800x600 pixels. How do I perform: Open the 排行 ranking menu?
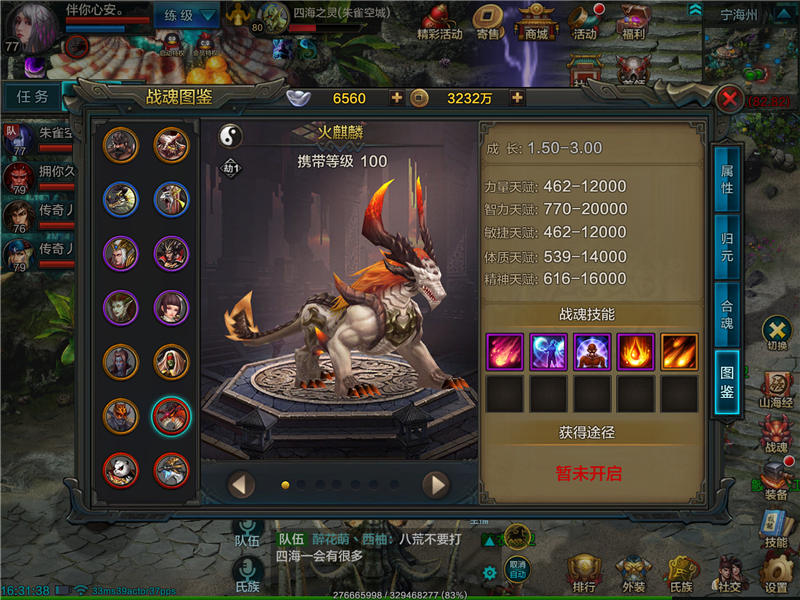[x=585, y=573]
